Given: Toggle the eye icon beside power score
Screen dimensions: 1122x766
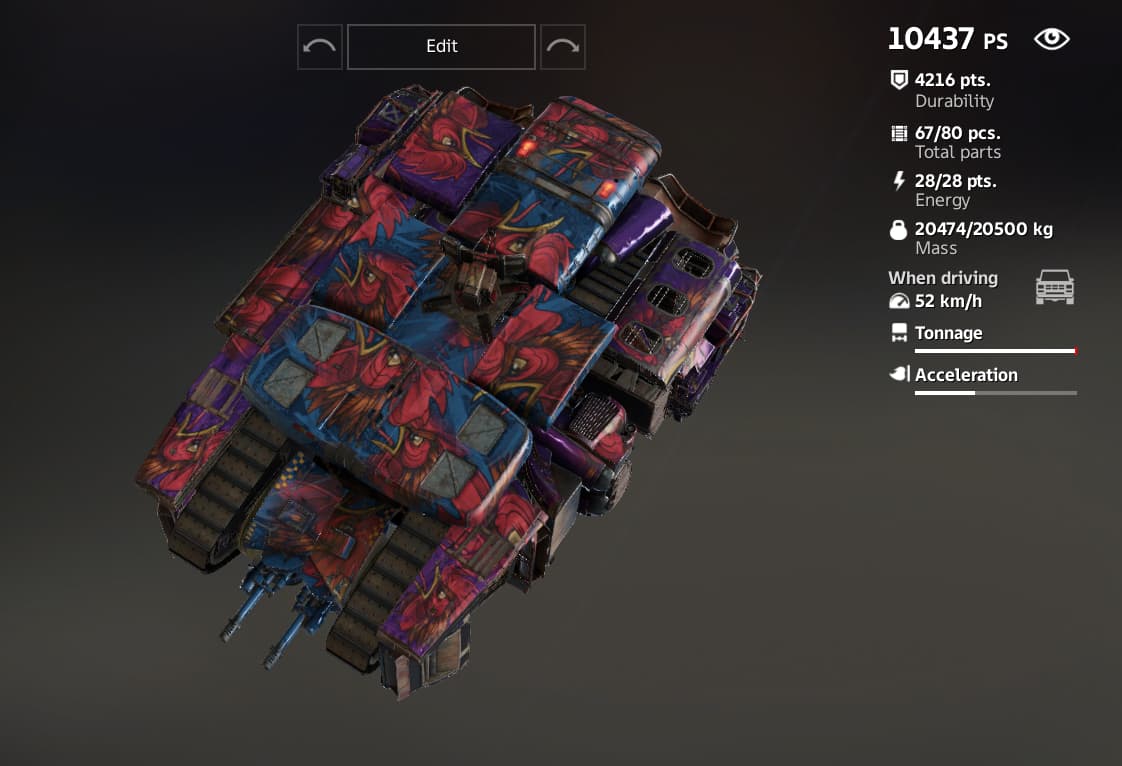Looking at the screenshot, I should (x=1051, y=39).
